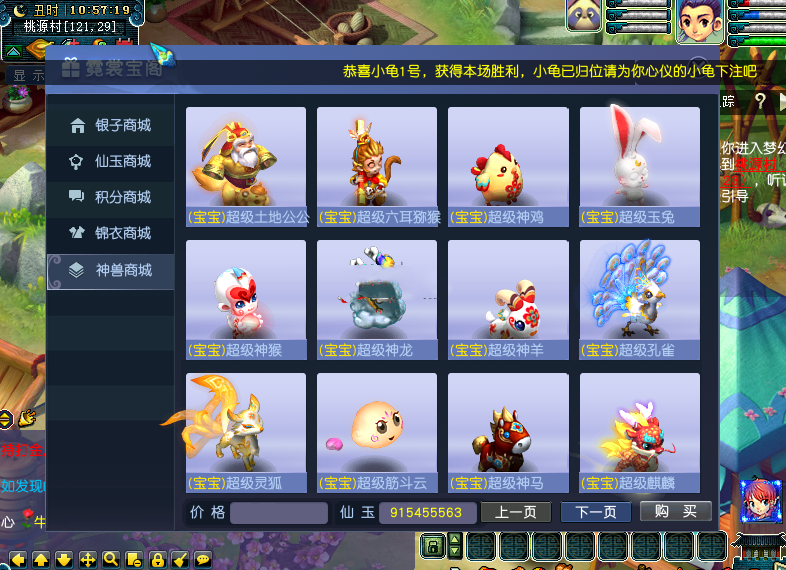Image resolution: width=786 pixels, height=570 pixels.
Task: Select the 超级灵狐 fox pet
Action: [246, 431]
